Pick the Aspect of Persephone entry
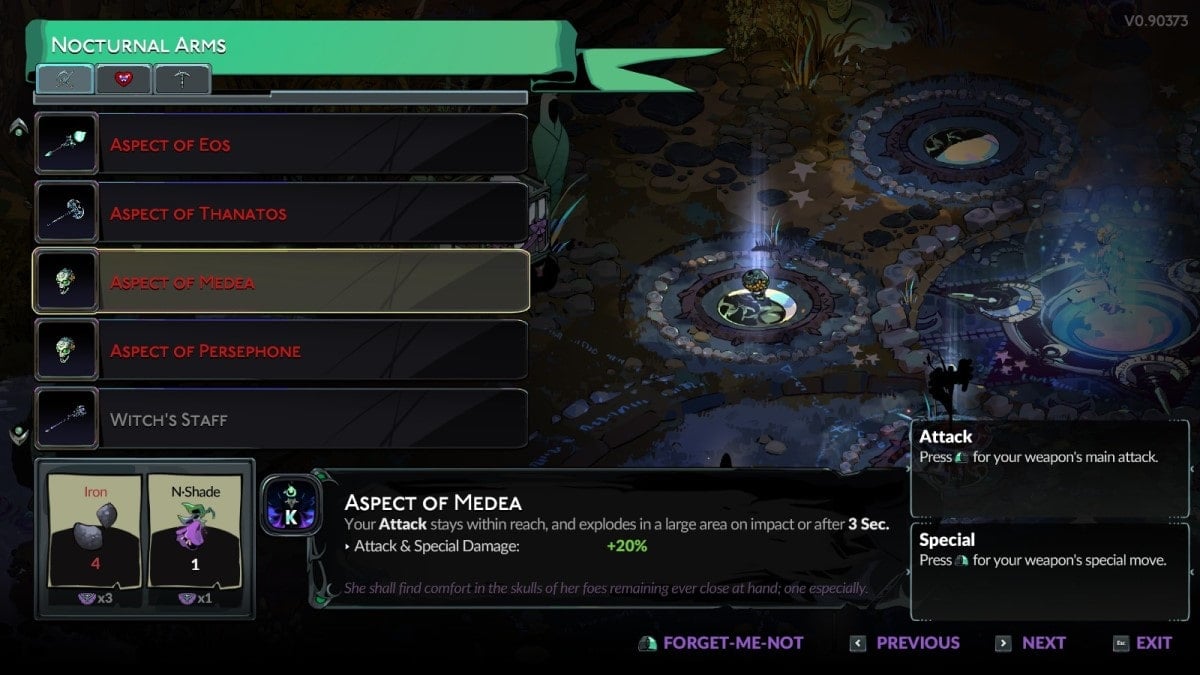This screenshot has height=675, width=1200. [280, 351]
